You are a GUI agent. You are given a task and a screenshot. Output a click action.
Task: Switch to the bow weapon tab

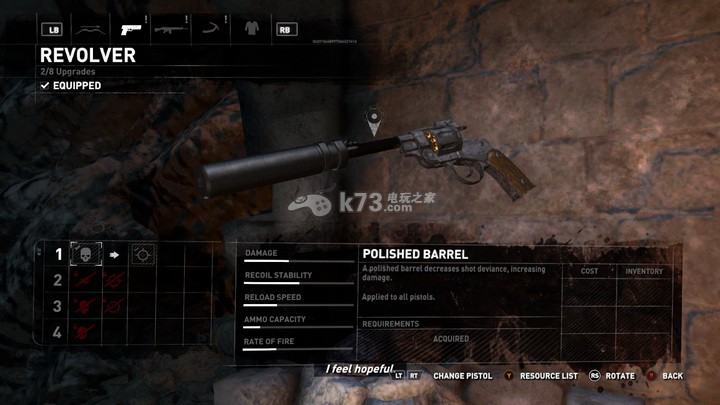point(88,29)
